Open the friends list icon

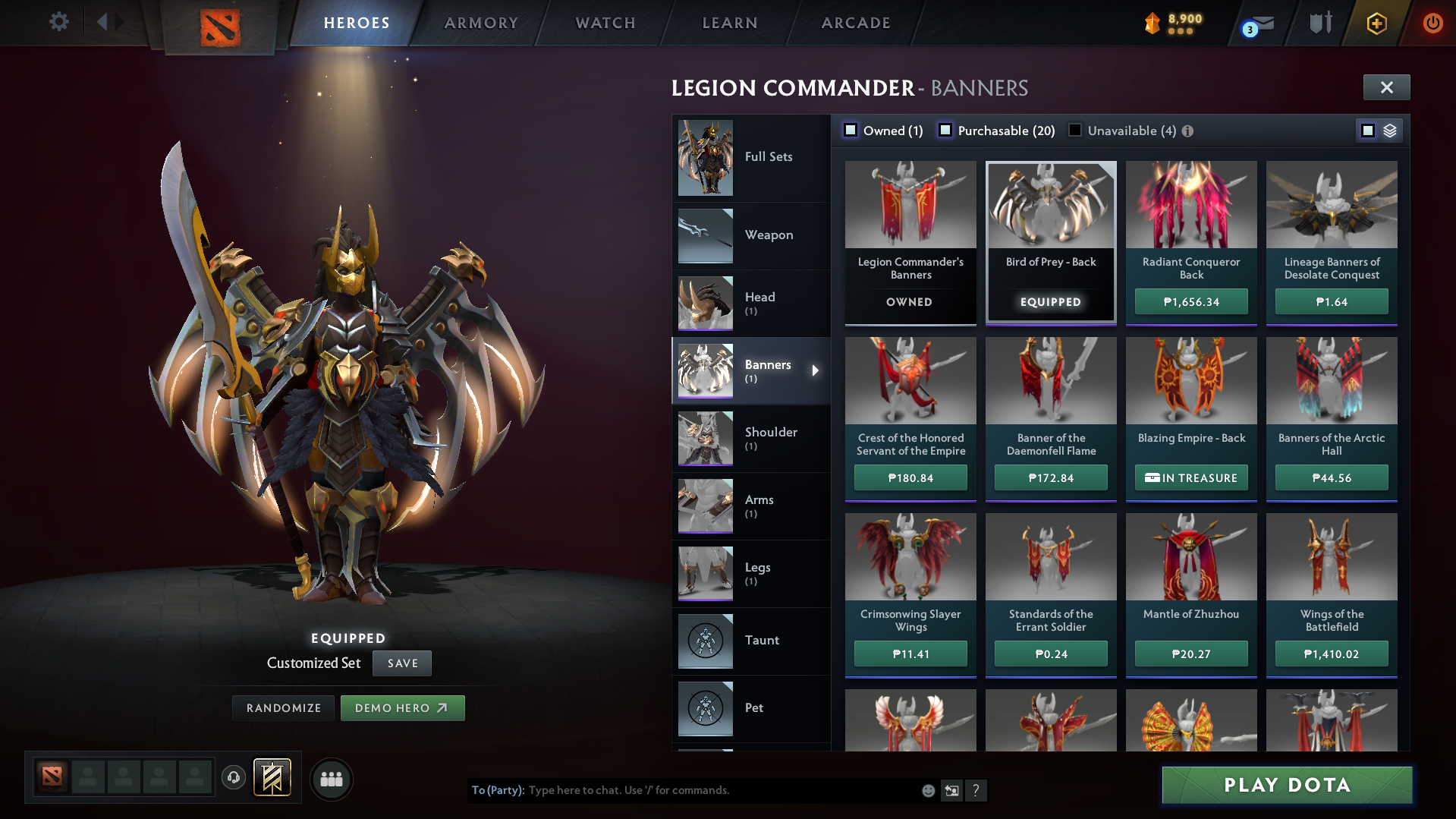(331, 779)
